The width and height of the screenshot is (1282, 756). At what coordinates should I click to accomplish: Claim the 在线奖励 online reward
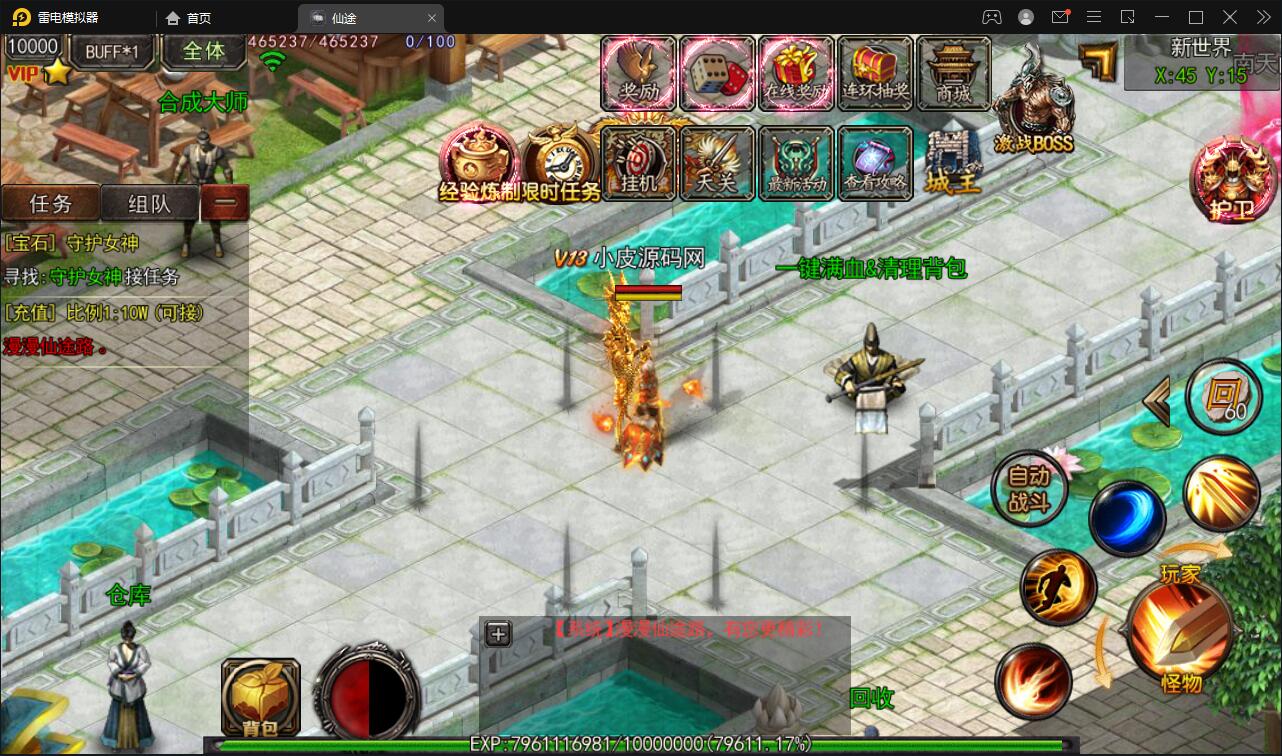[x=796, y=72]
